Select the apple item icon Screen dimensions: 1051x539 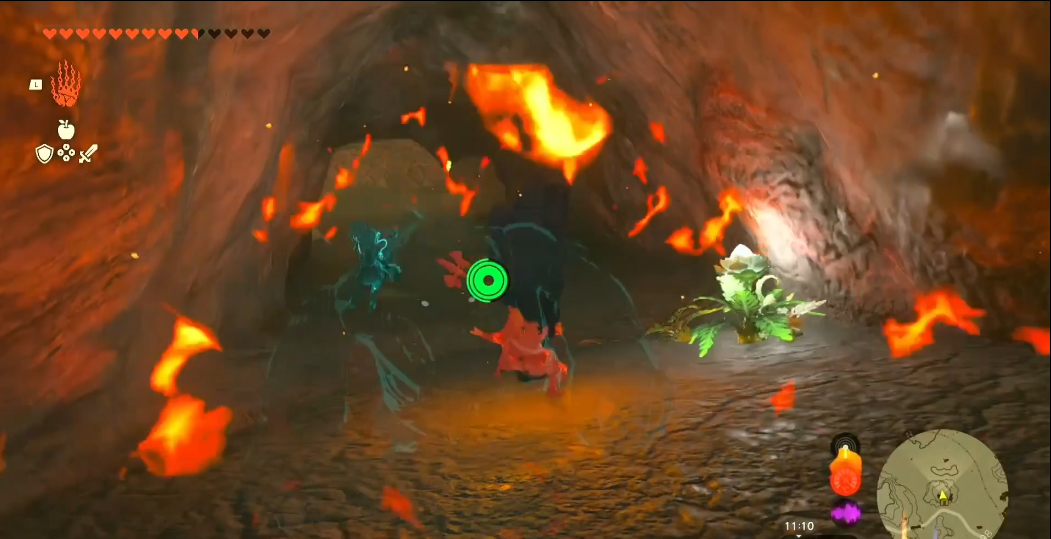pyautogui.click(x=66, y=129)
